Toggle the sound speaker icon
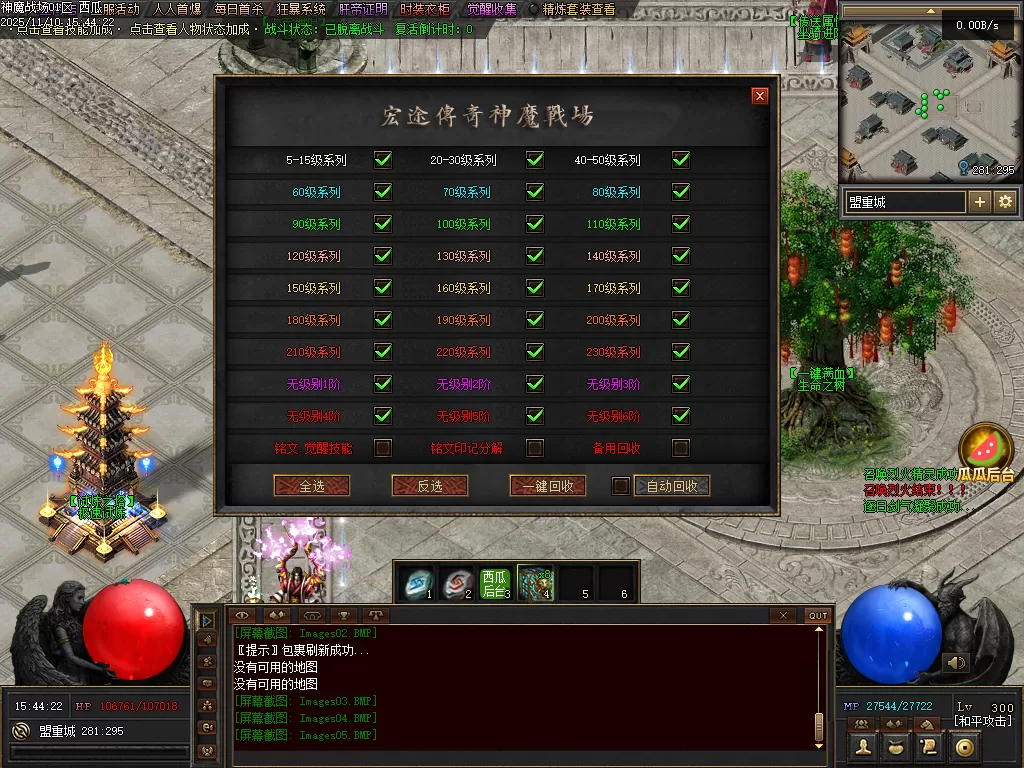 (957, 662)
